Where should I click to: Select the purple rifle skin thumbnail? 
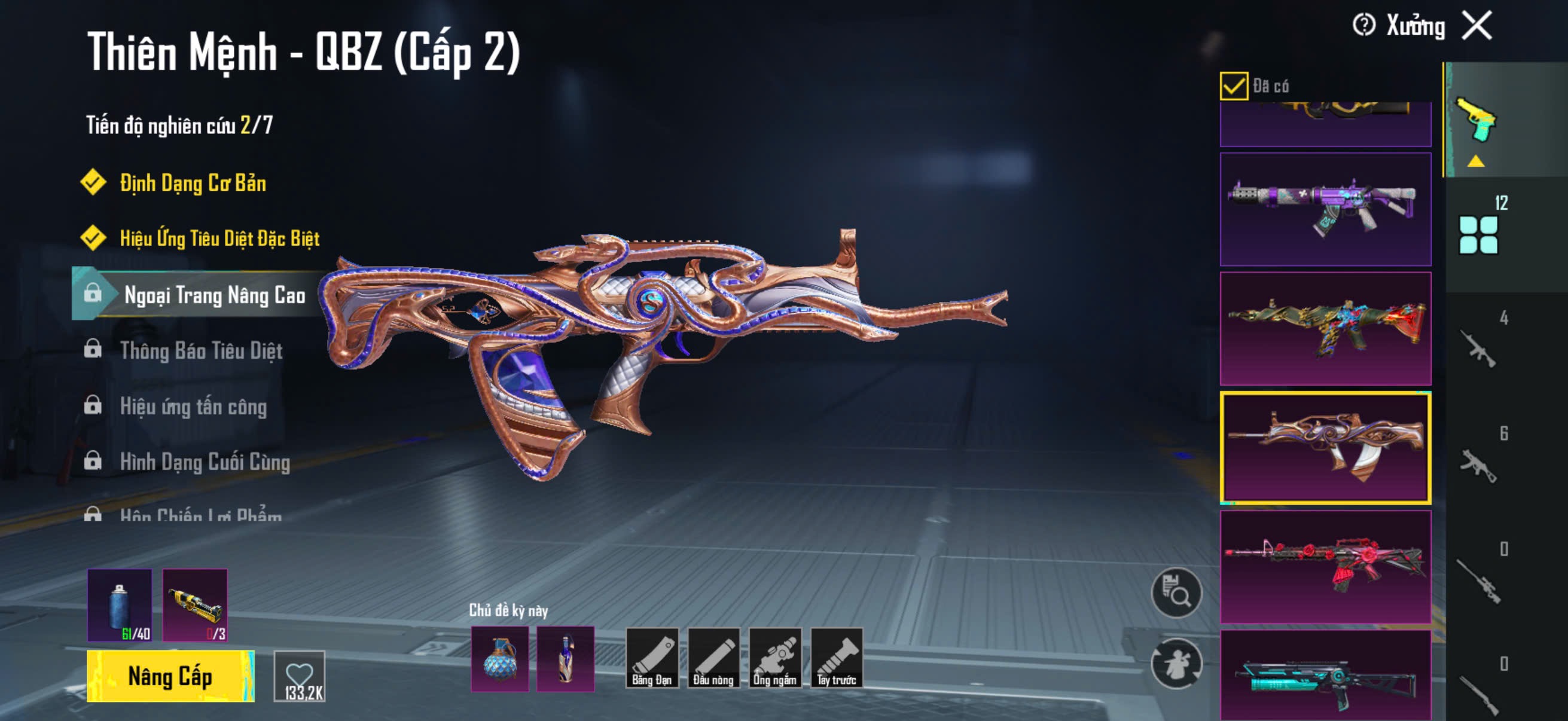click(x=1325, y=209)
